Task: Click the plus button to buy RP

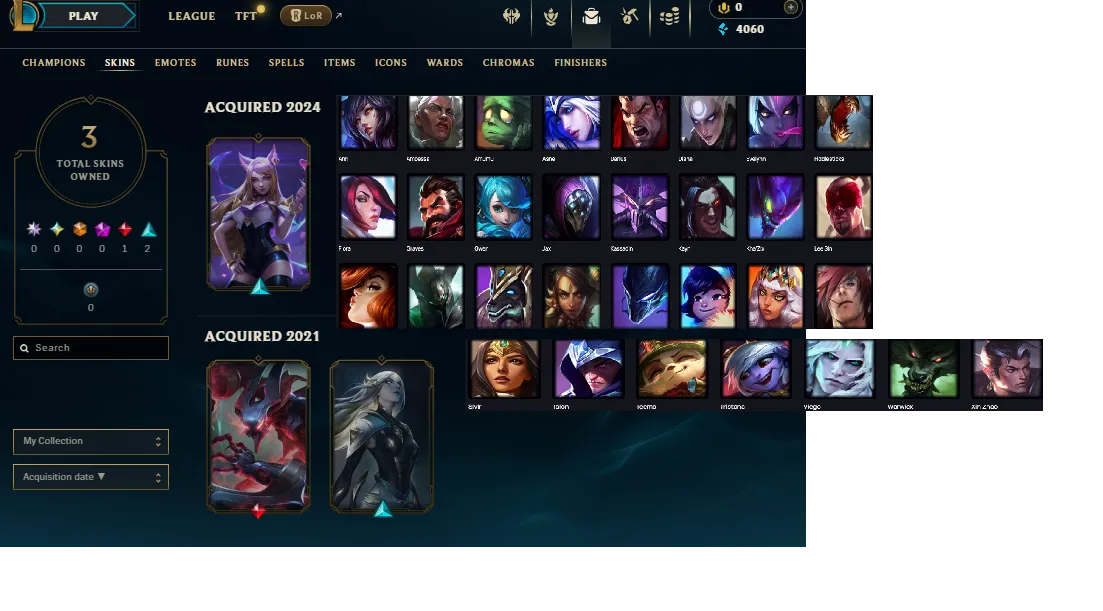Action: 791,7
